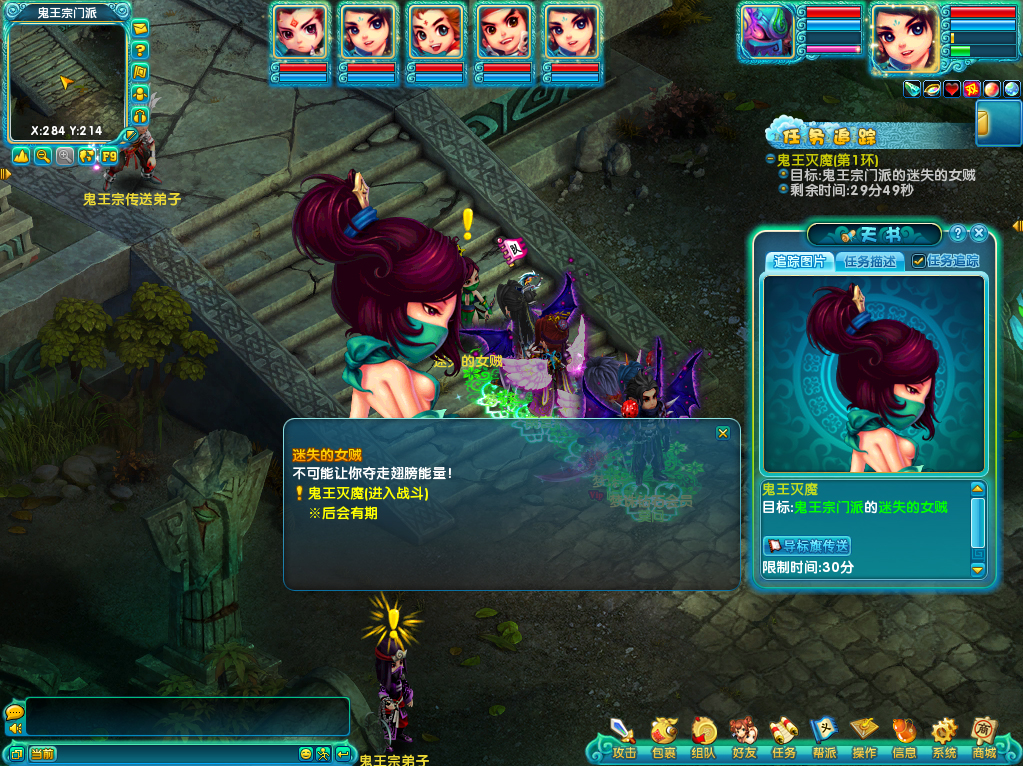1023x767 pixels.
Task: Close the 迷失的女贼 dialogue box
Action: [x=723, y=433]
